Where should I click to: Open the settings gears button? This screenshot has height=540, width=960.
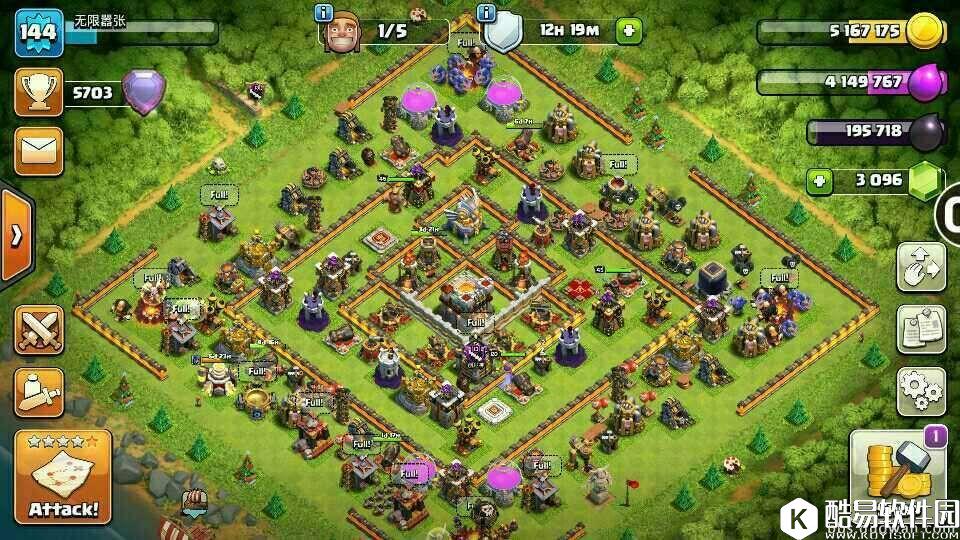(921, 391)
